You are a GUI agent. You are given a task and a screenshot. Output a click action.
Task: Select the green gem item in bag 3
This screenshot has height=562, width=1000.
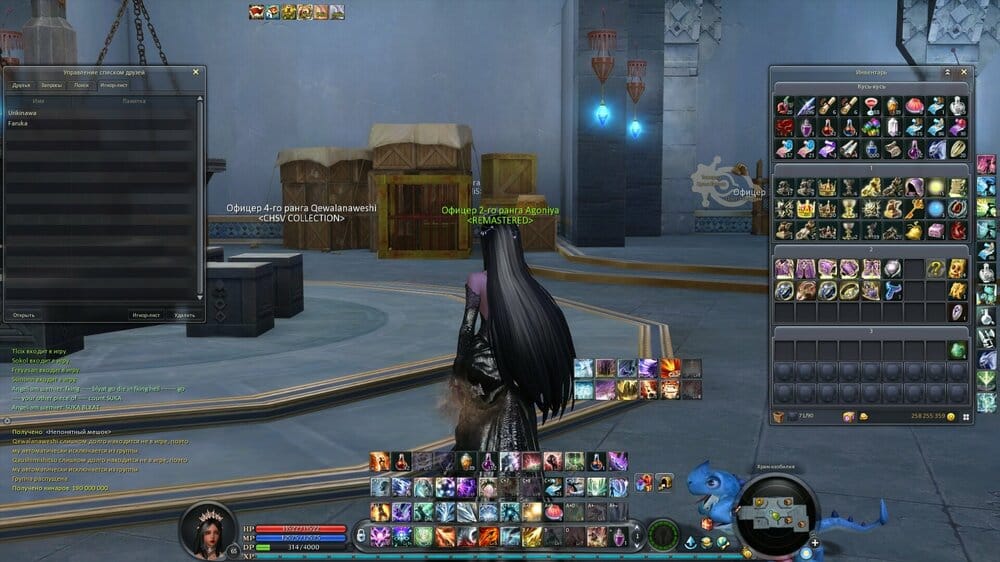(x=958, y=350)
